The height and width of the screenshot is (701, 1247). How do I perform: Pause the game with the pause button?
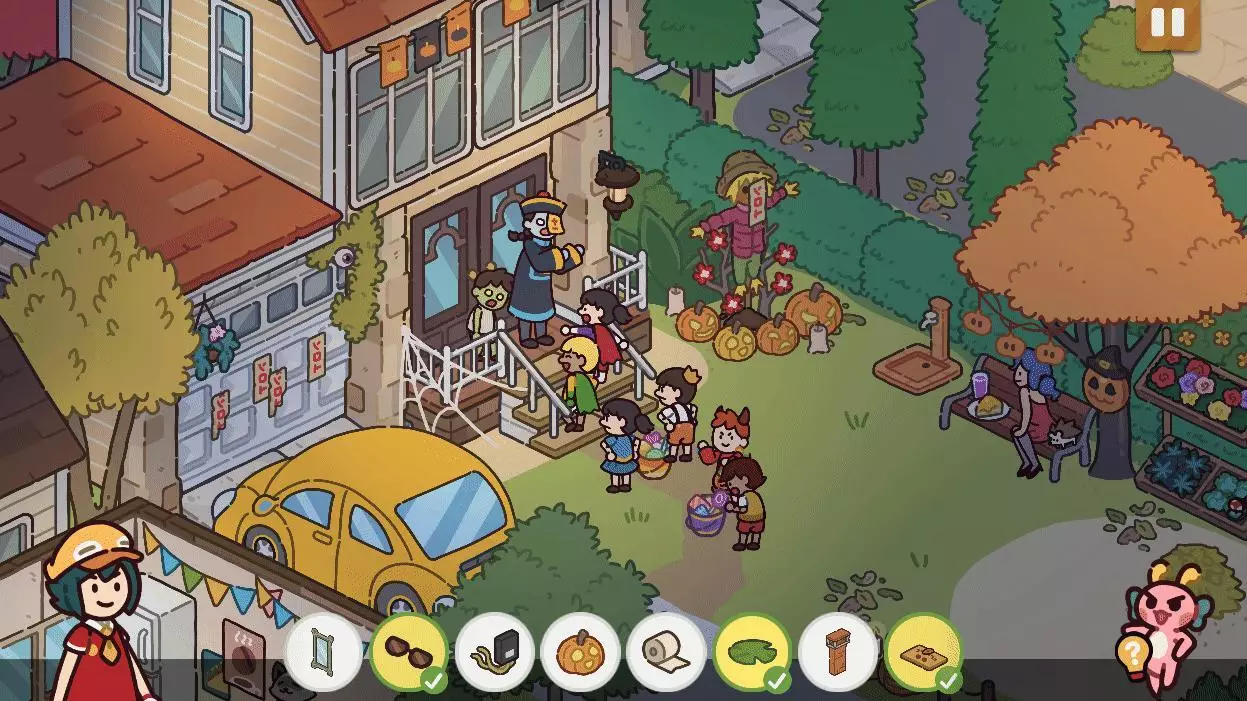(1167, 22)
